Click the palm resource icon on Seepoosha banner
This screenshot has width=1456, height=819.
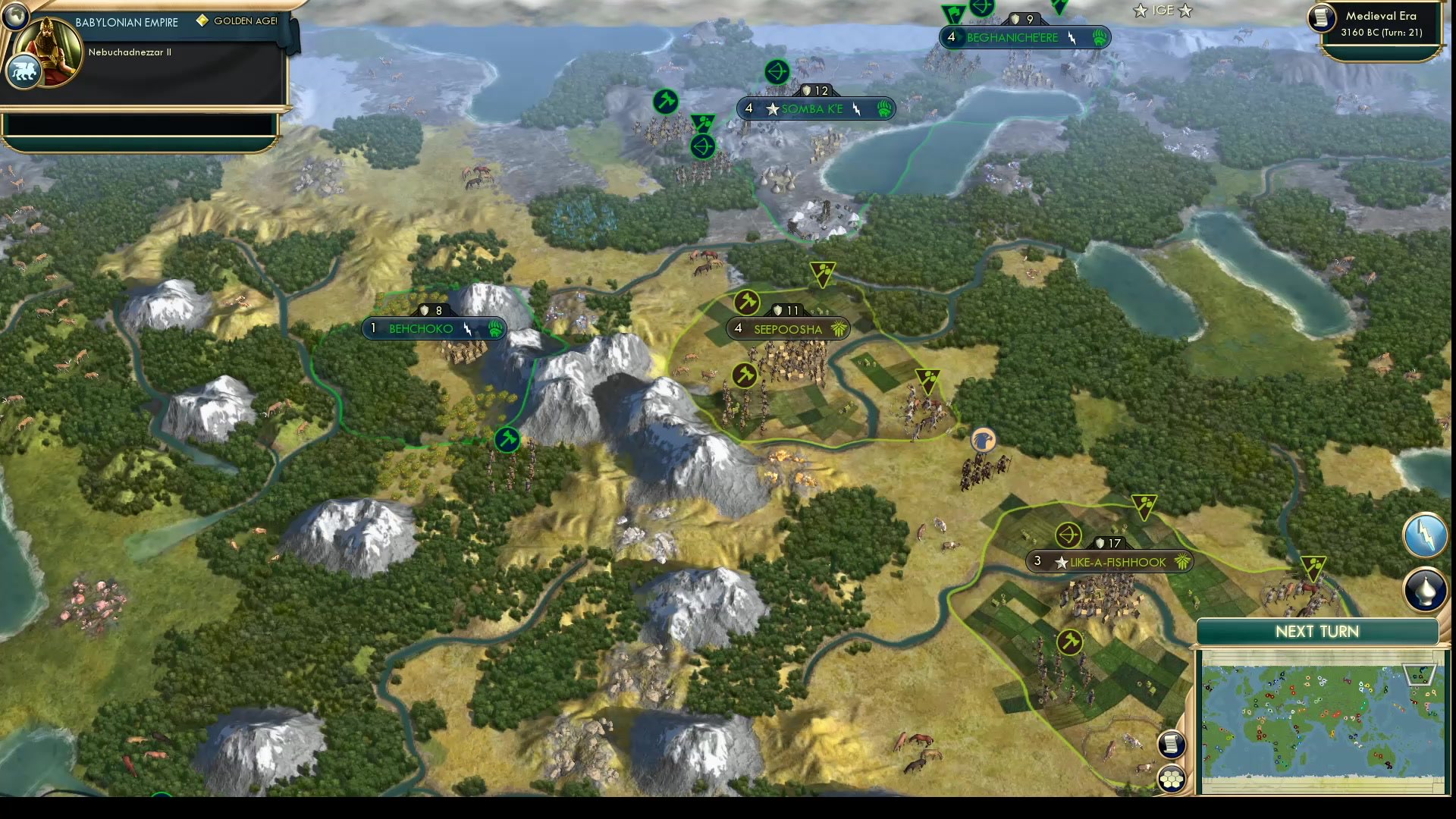click(x=839, y=329)
